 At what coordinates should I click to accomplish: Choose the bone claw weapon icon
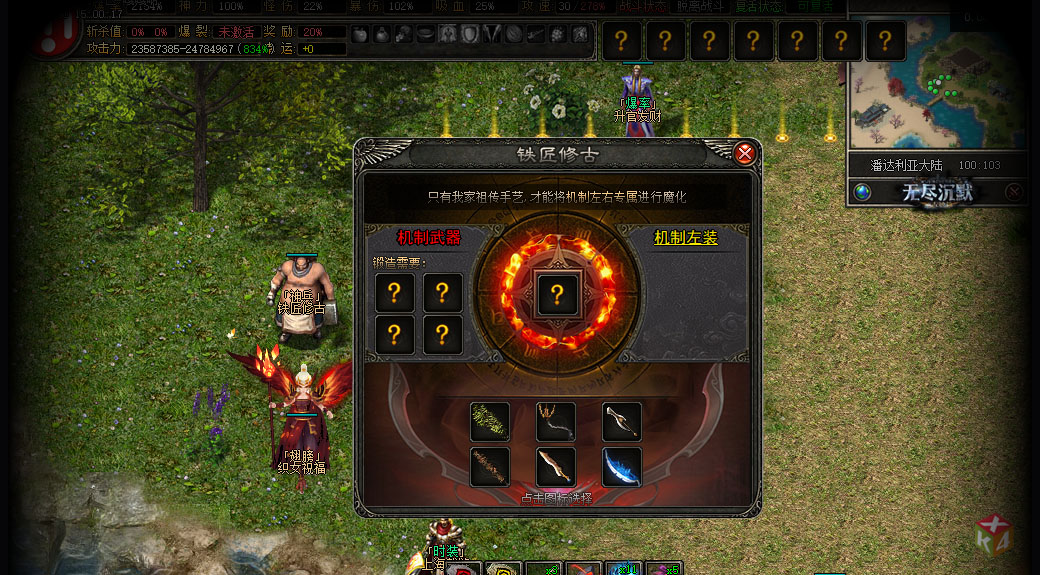(x=556, y=422)
